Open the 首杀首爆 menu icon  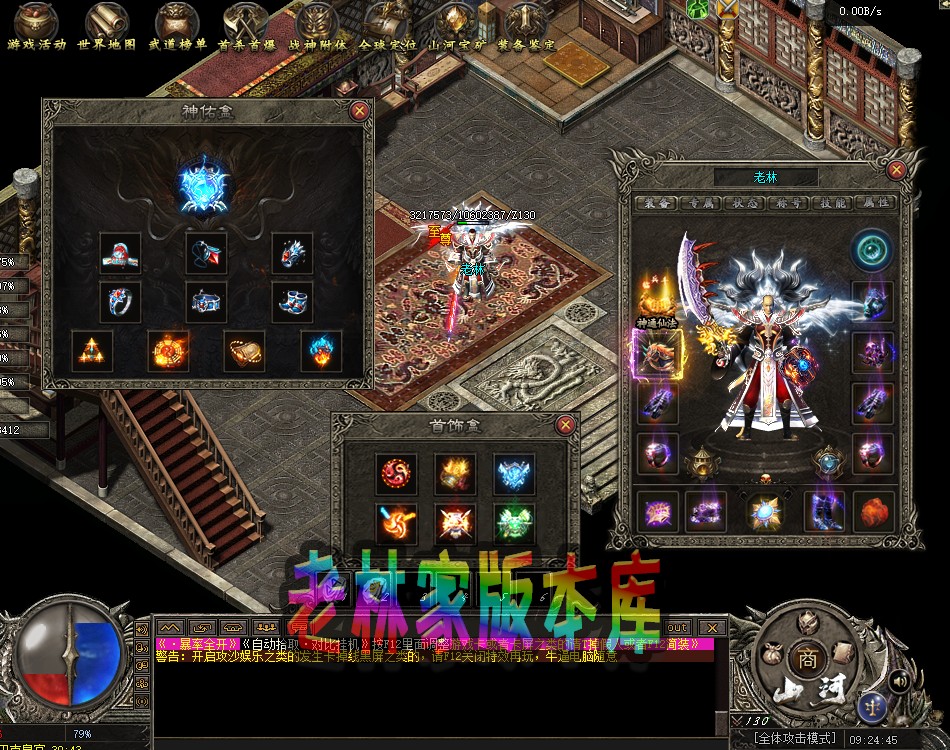[x=246, y=24]
